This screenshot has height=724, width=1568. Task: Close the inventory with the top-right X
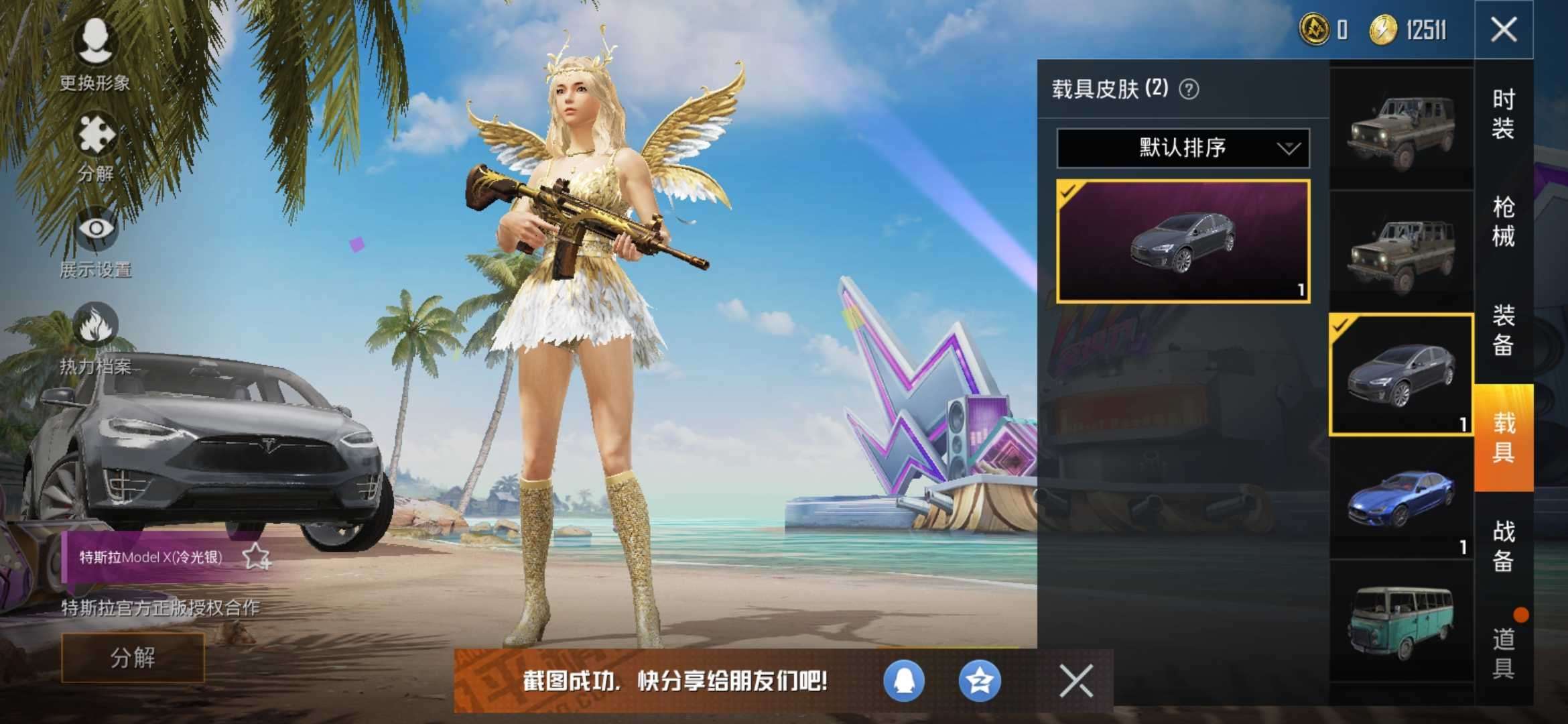point(1504,29)
